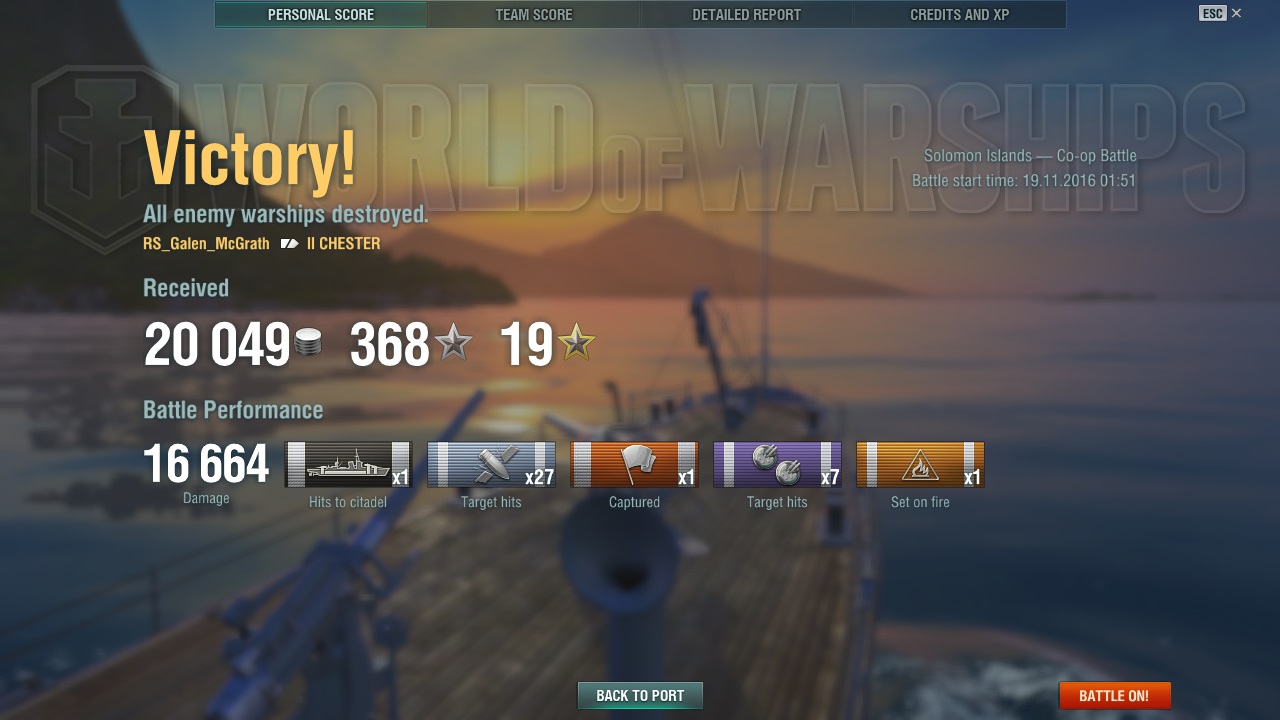Choose the x7 Target hits purple ribbon
Viewport: 1280px width, 720px height.
[x=777, y=465]
